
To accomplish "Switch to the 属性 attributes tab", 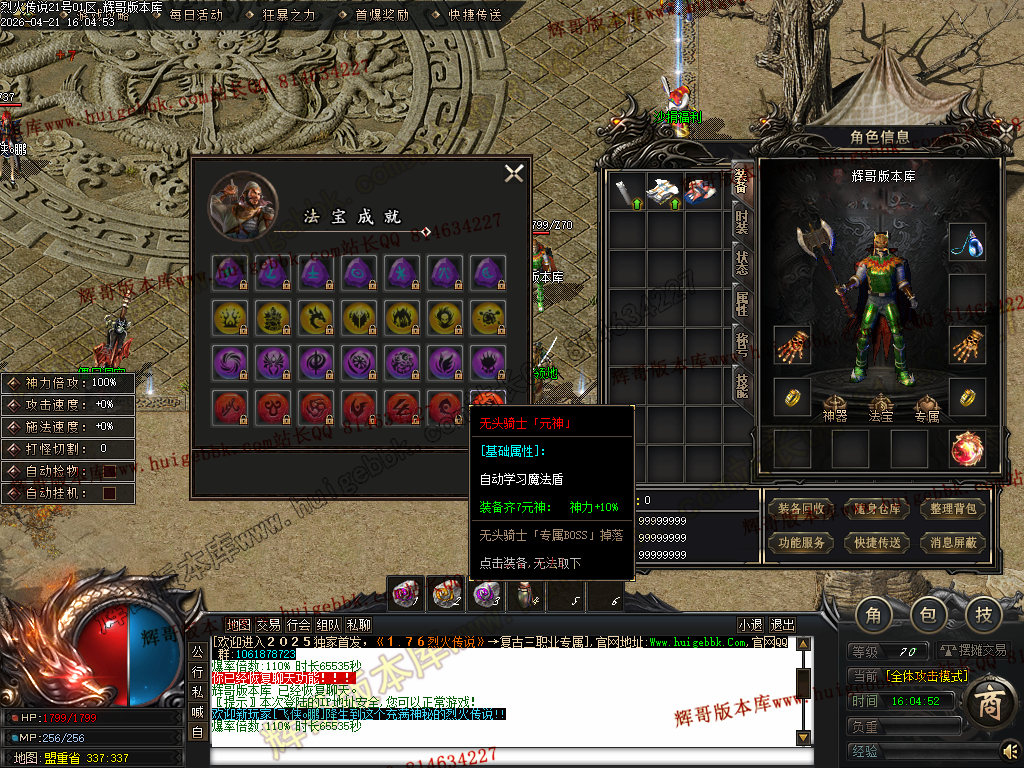I will click(x=741, y=304).
